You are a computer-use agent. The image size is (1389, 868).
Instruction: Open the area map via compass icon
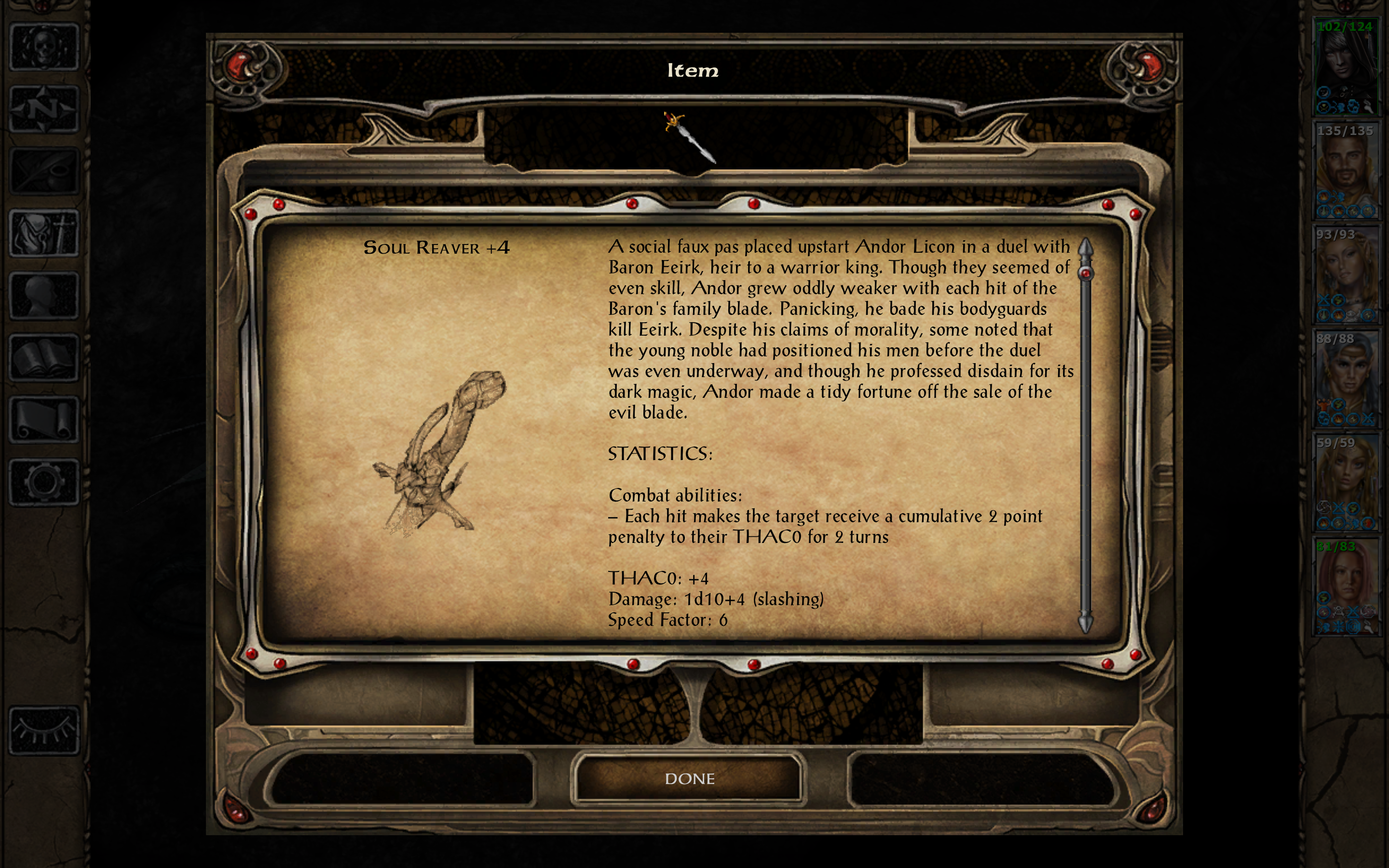(x=44, y=109)
